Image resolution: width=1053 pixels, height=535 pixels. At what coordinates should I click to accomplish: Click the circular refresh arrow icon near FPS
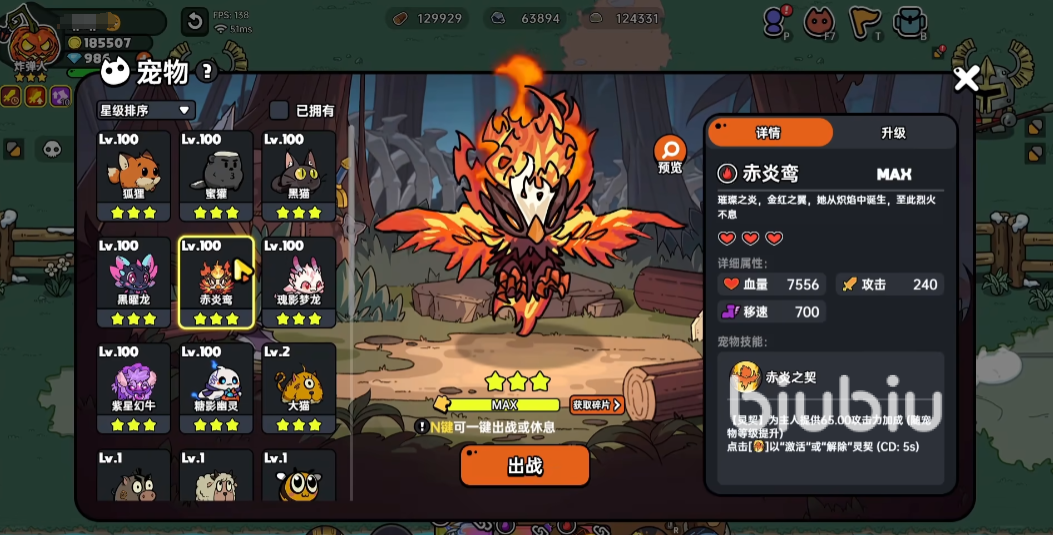[x=194, y=21]
